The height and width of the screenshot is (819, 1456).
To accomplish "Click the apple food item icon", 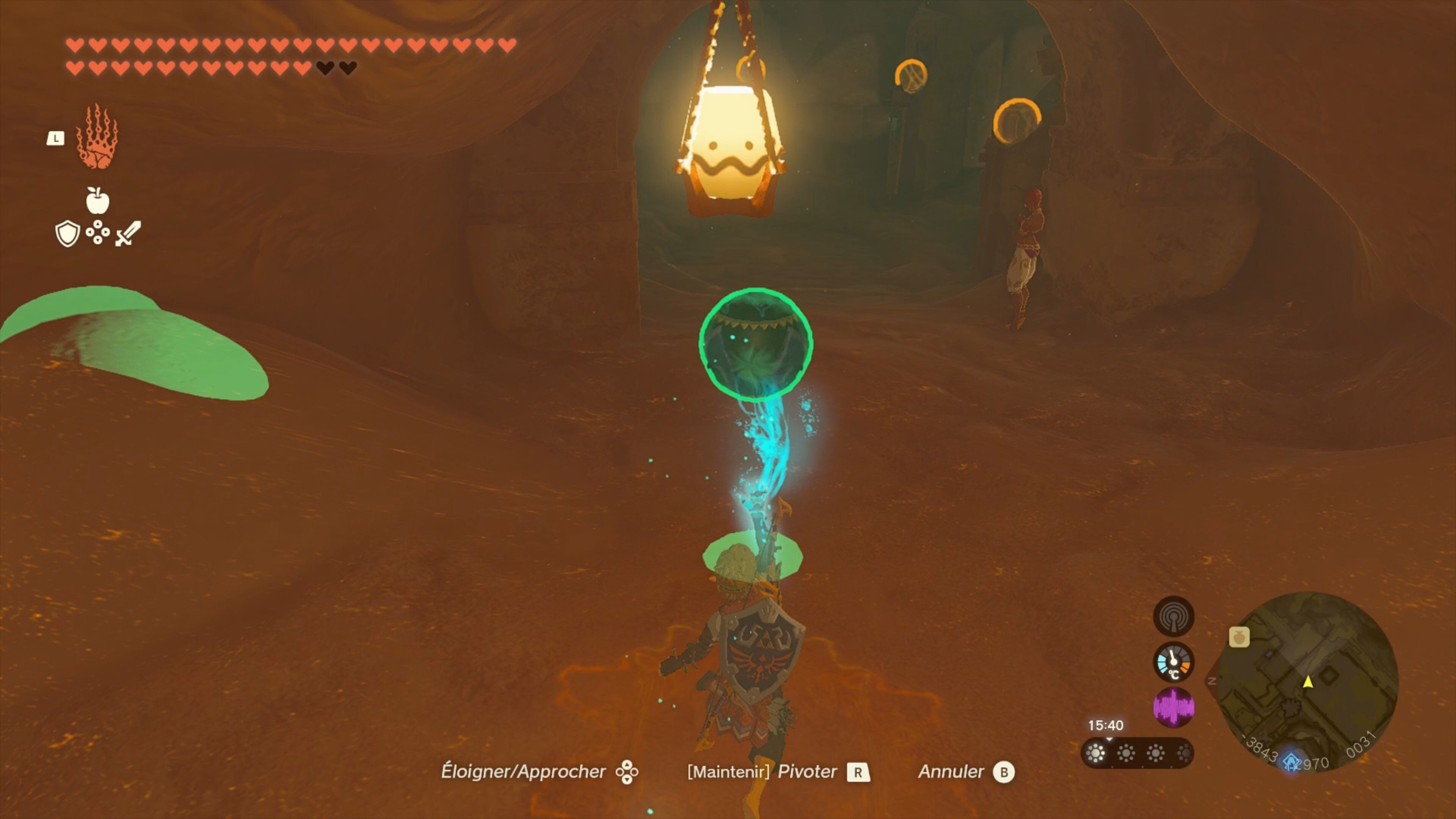I will [99, 201].
